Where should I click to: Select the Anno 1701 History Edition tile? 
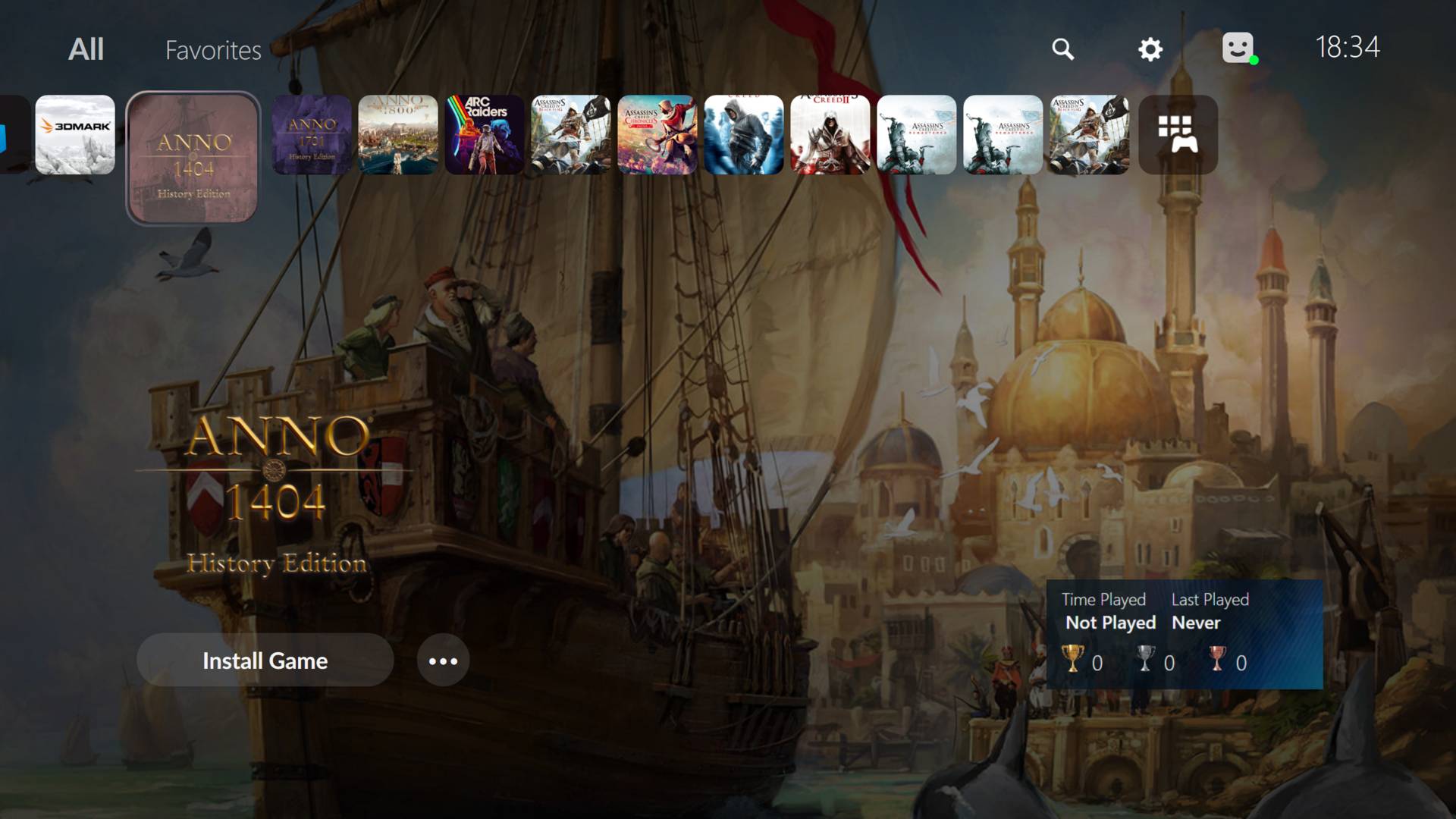coord(312,133)
